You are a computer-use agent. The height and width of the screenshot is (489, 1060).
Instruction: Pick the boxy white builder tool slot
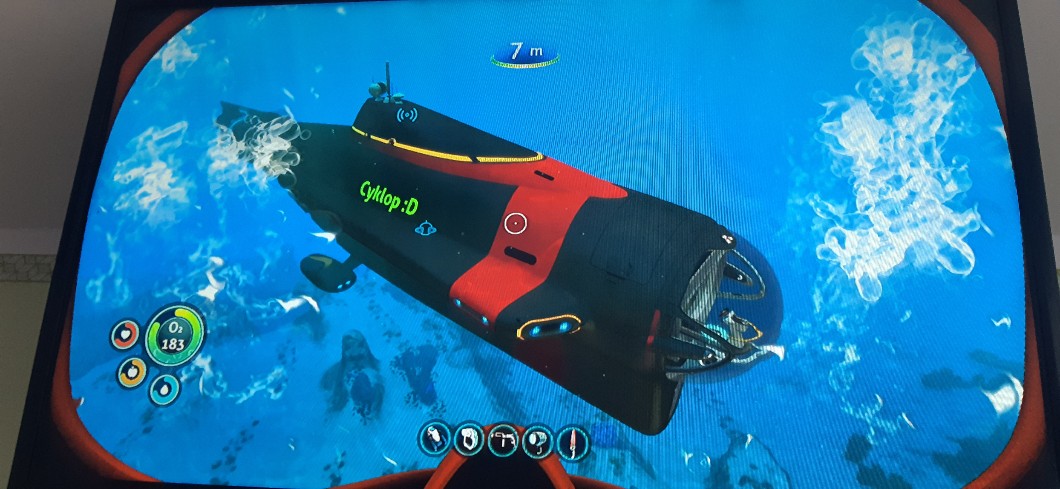click(x=469, y=439)
